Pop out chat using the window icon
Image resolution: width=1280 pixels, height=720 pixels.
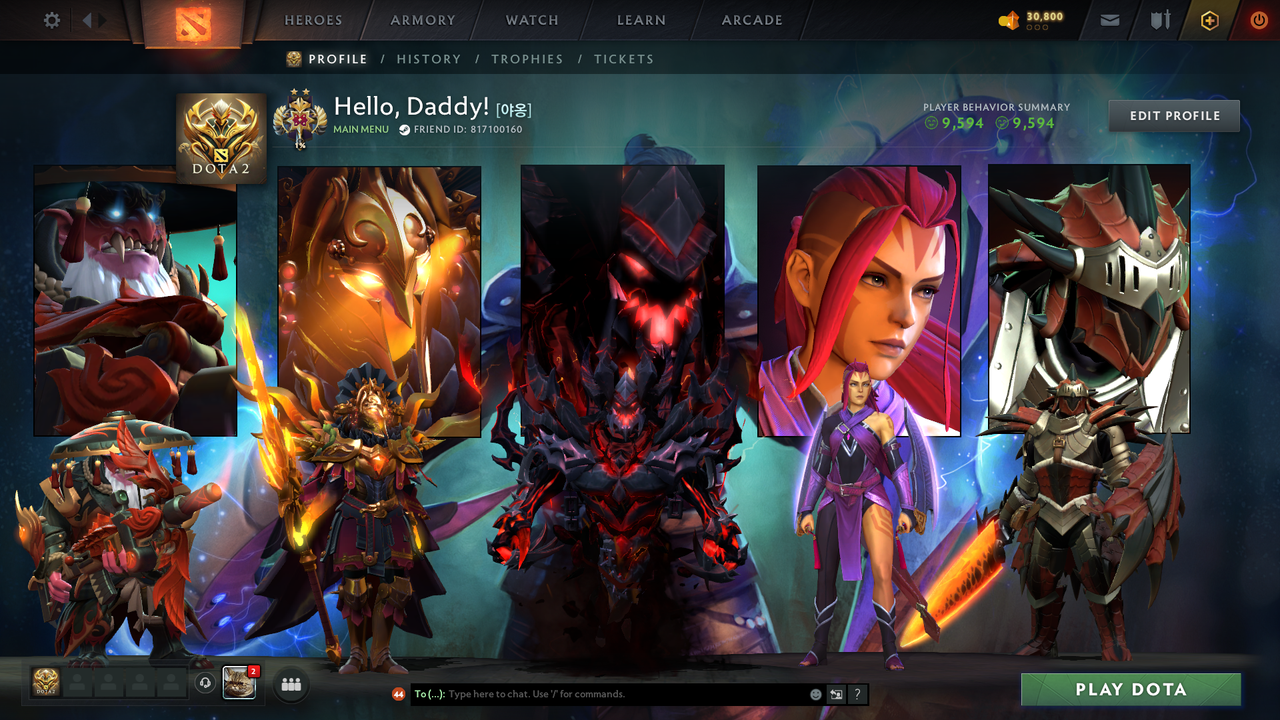(x=835, y=694)
